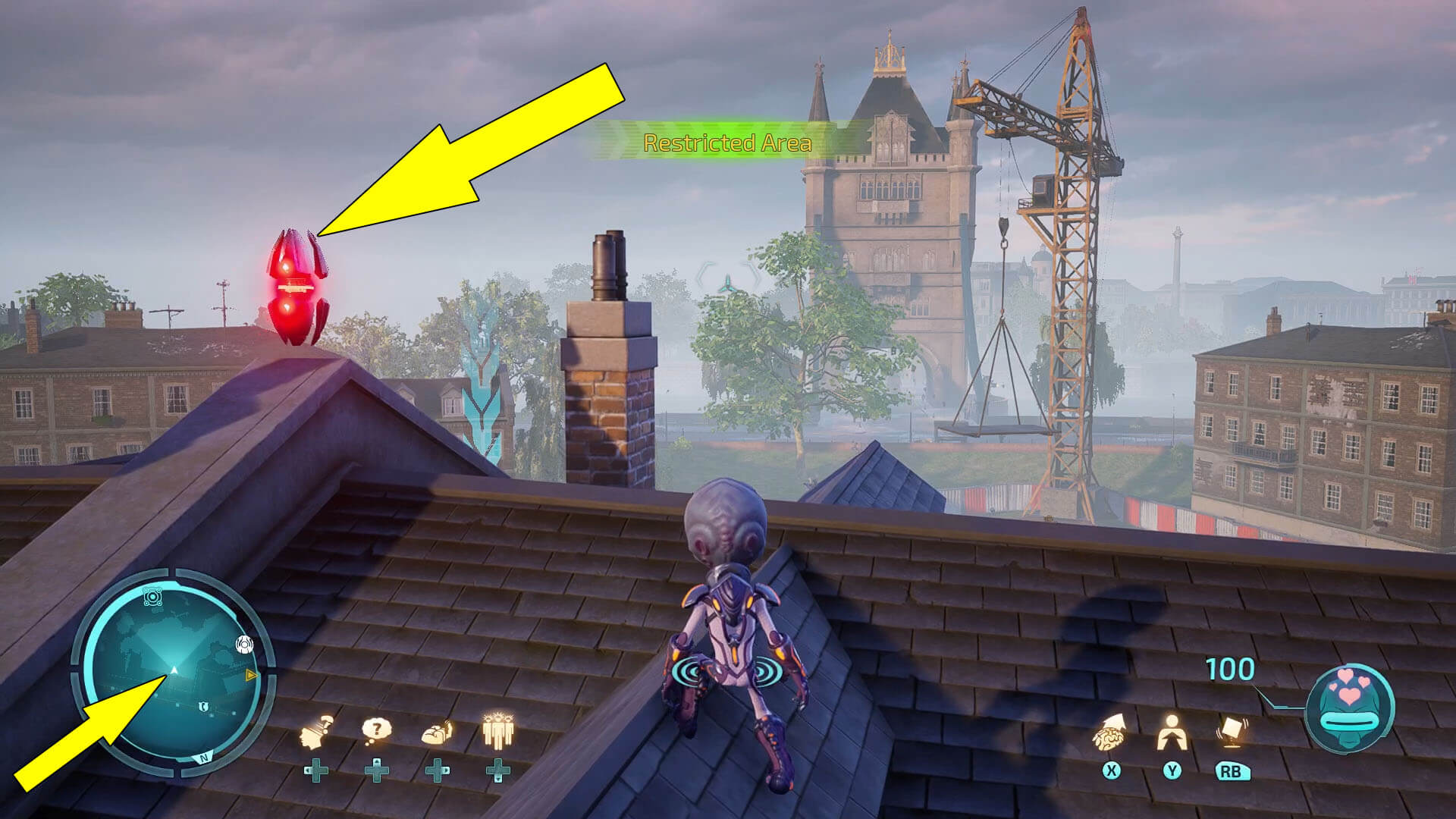1456x819 pixels.
Task: Click the Forget ability icon above the RB prompt
Action: (1232, 731)
